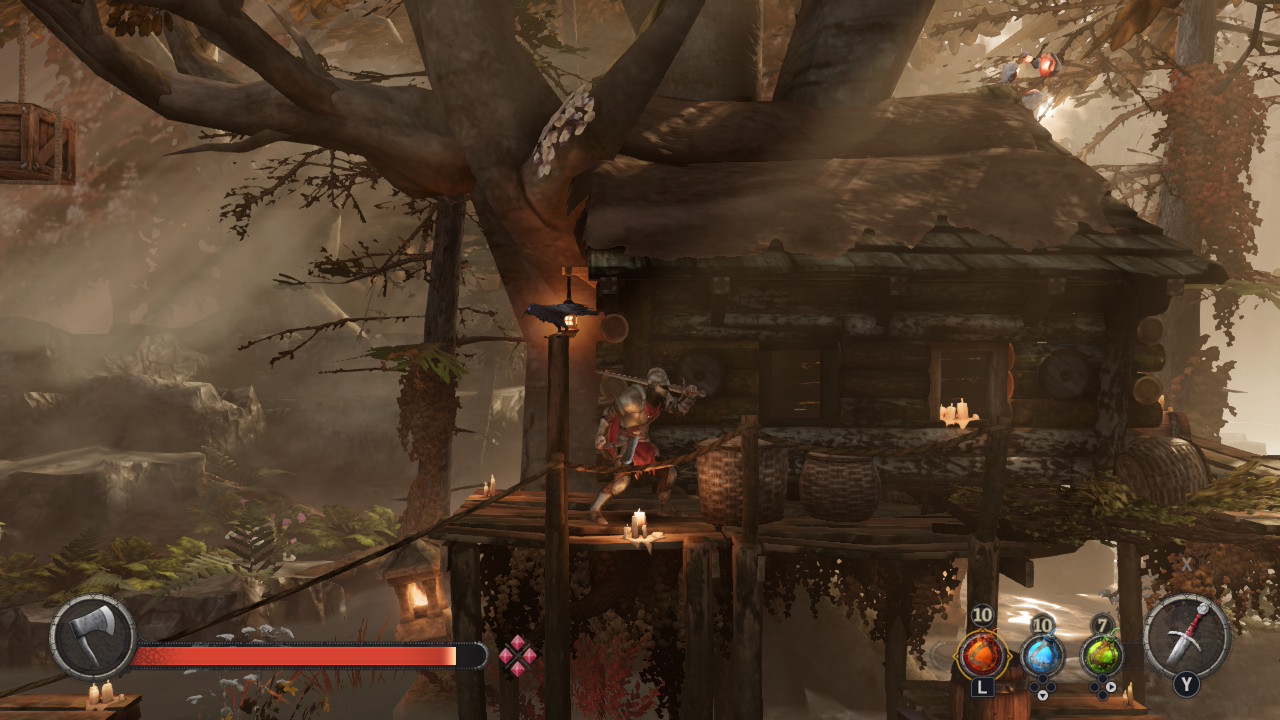This screenshot has height=720, width=1280.
Task: Select the axe weapon icon
Action: tap(93, 637)
